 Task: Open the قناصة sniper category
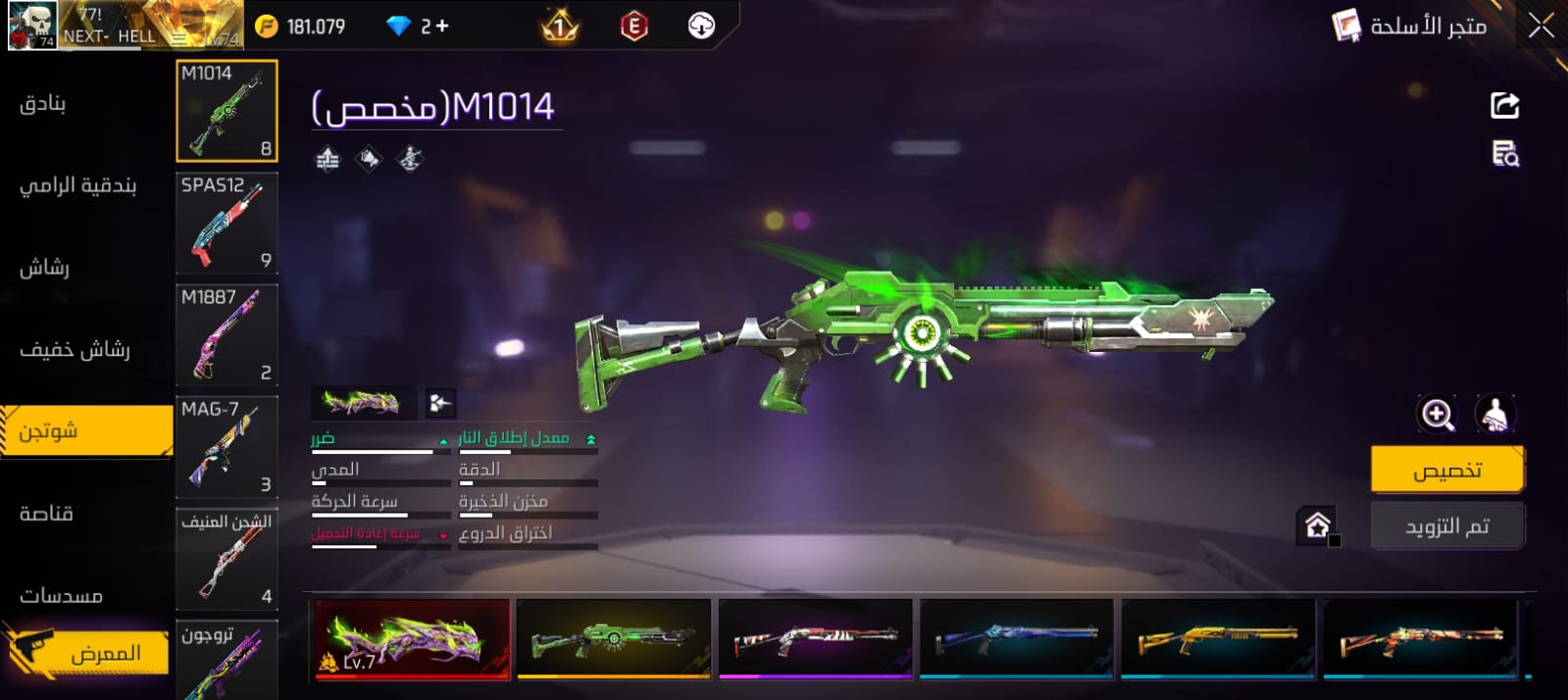(47, 513)
